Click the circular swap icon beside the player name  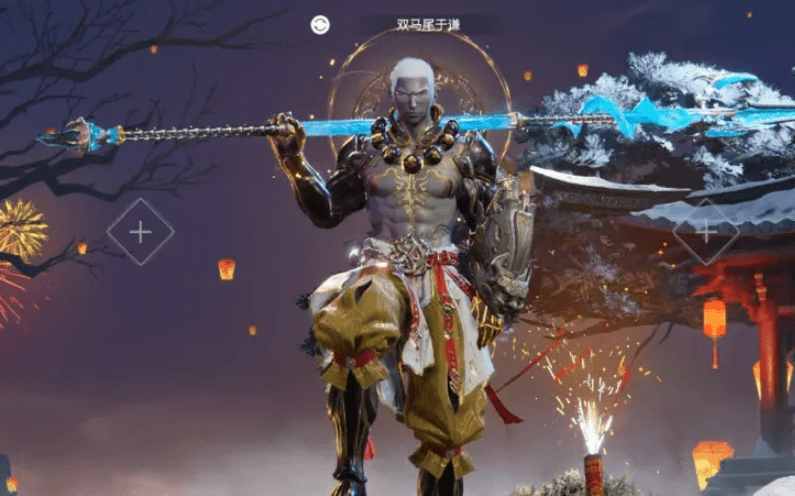[x=320, y=25]
